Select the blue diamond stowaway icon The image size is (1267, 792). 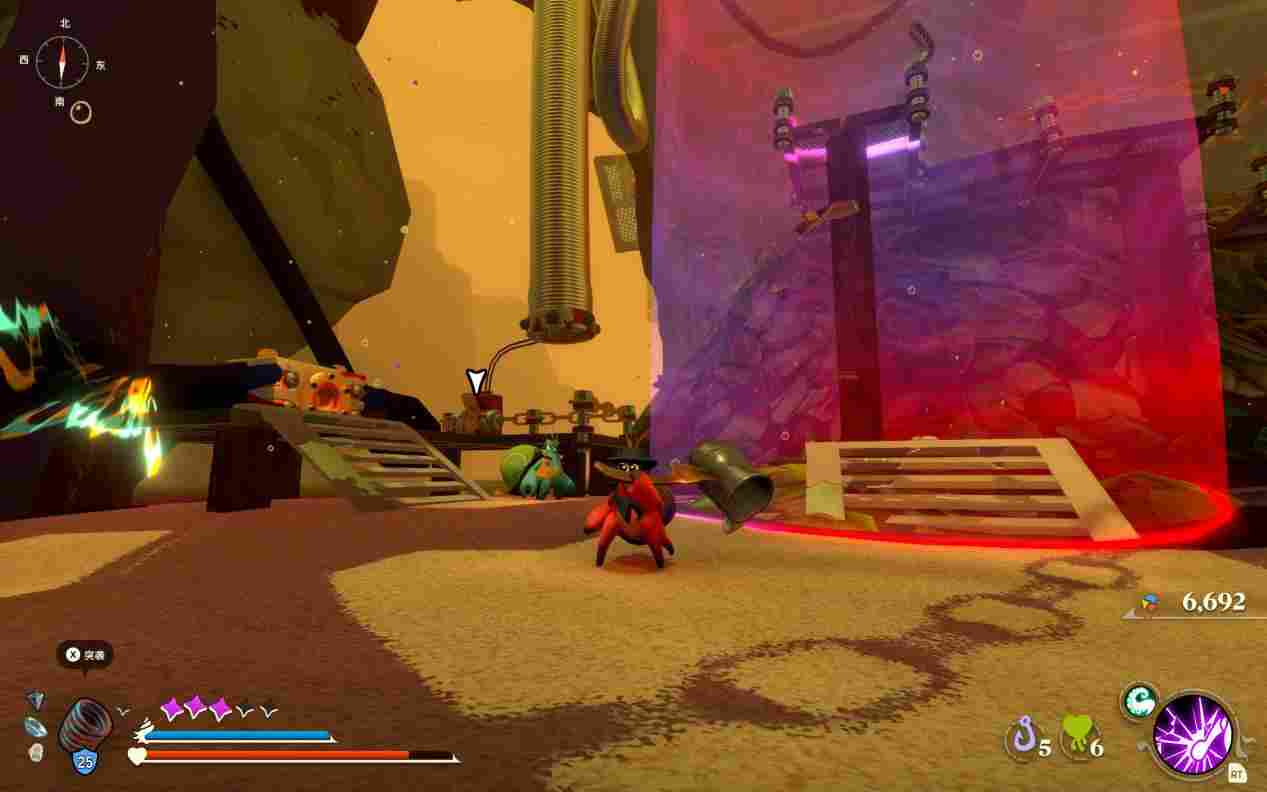36,700
